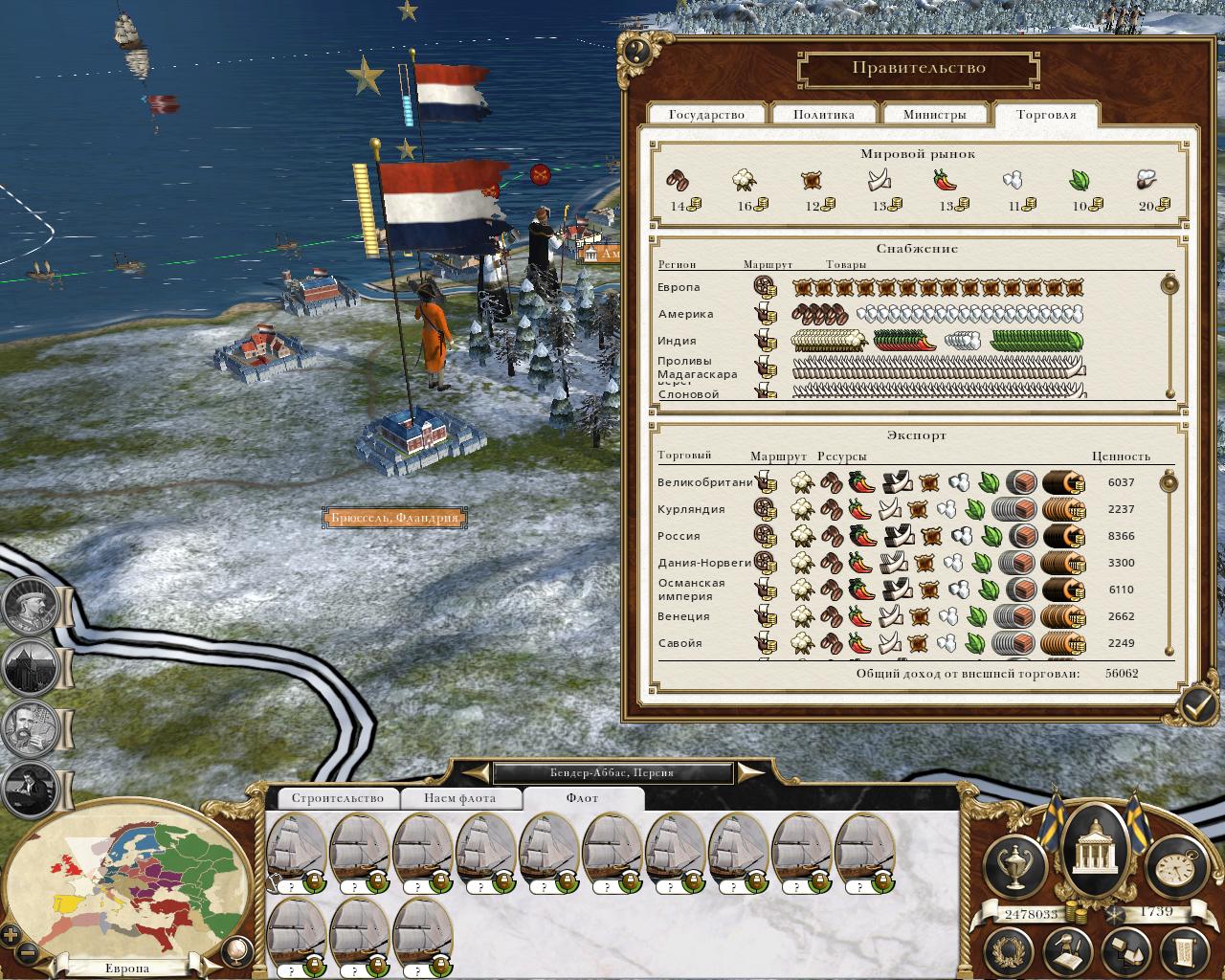This screenshot has width=1225, height=980.
Task: Close the government panel with the checkmark
Action: (x=1196, y=705)
